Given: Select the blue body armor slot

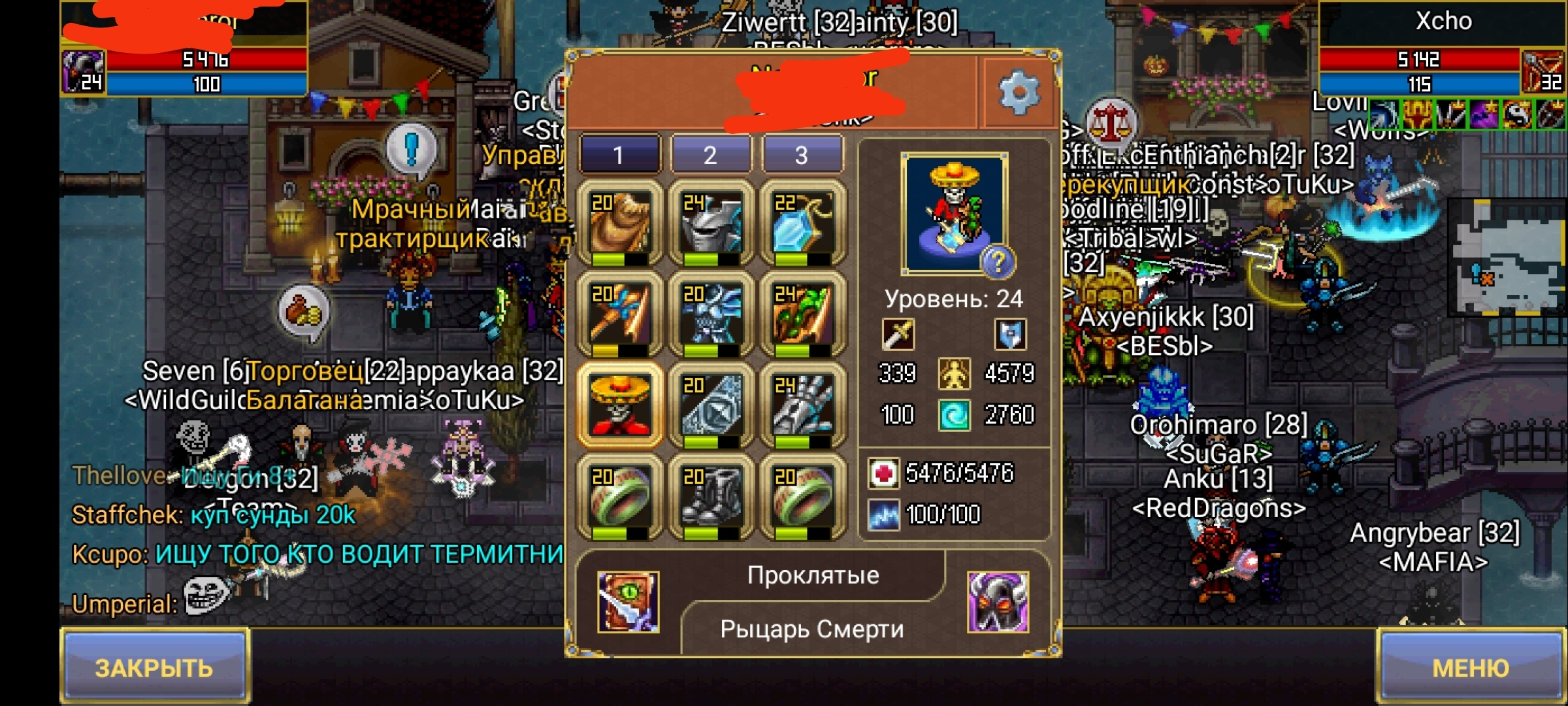Looking at the screenshot, I should (x=711, y=315).
